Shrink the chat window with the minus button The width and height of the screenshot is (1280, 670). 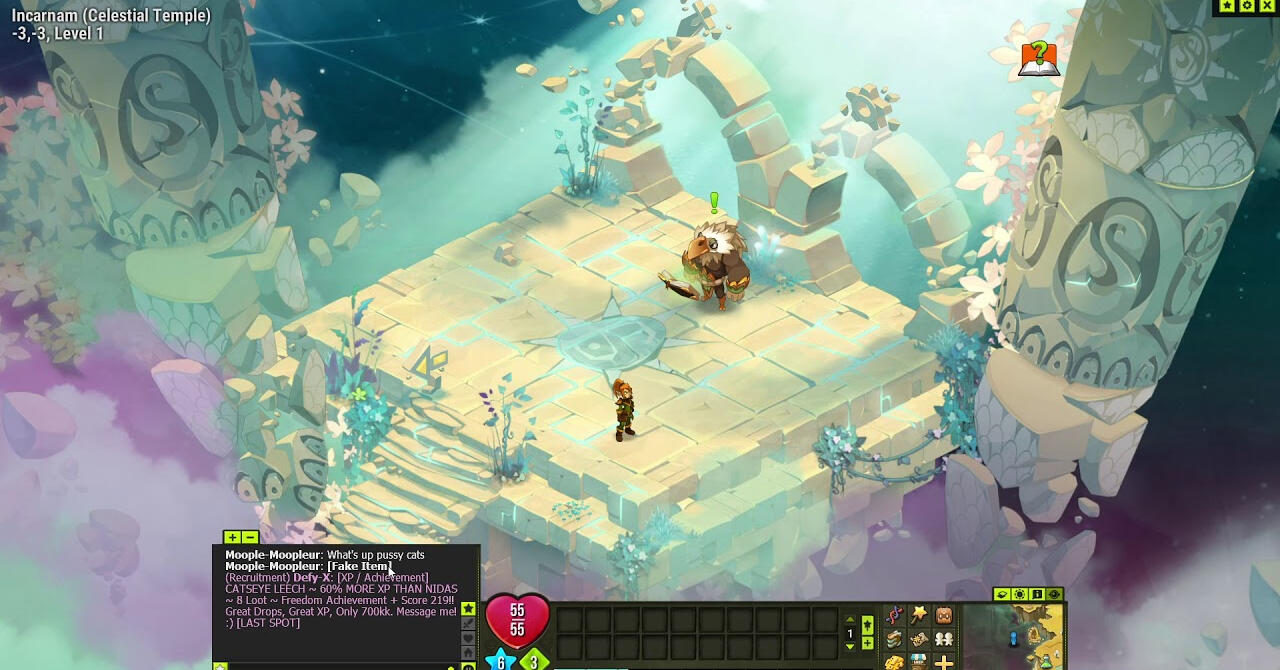[x=249, y=537]
